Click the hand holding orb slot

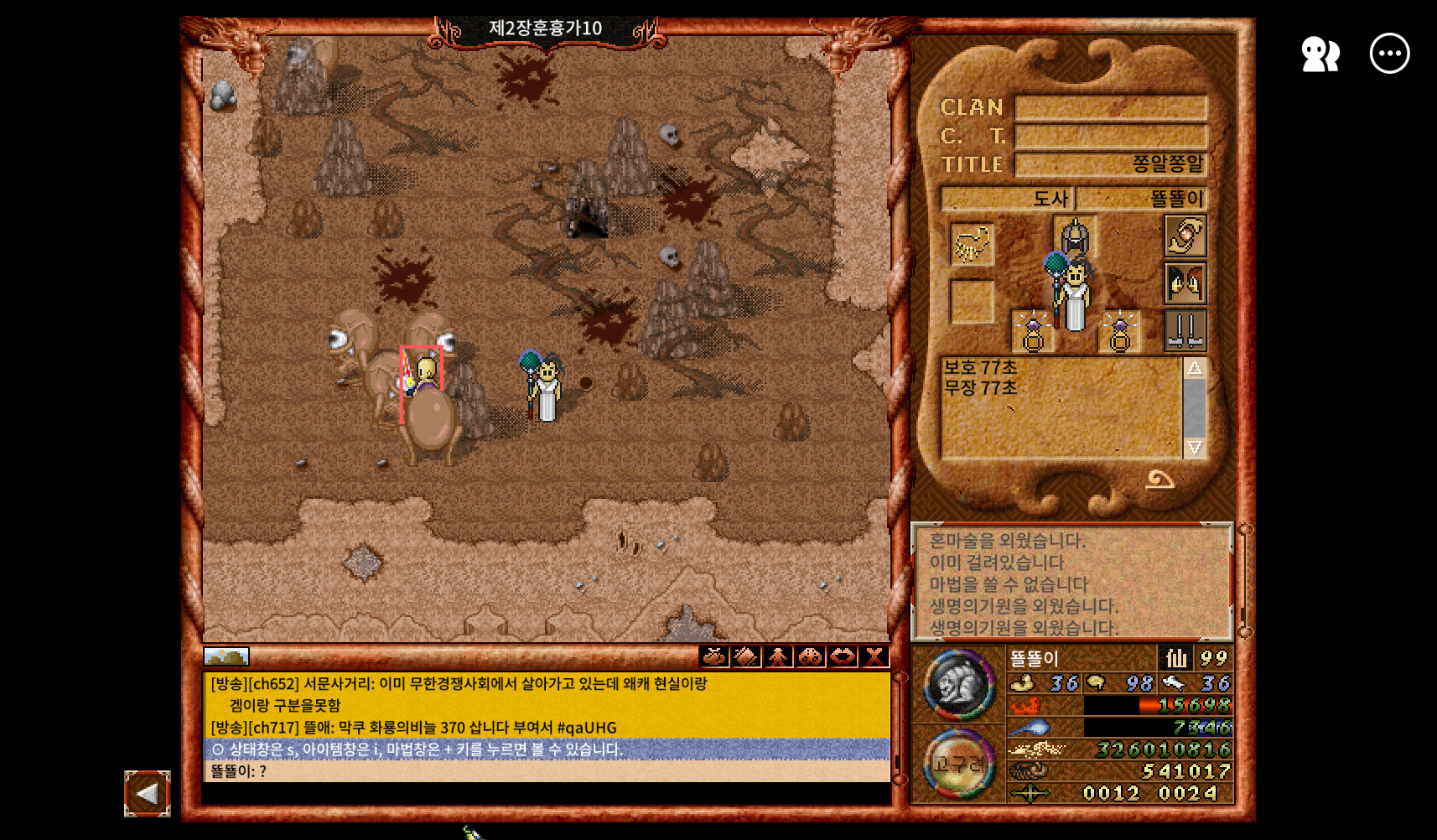tap(1185, 236)
